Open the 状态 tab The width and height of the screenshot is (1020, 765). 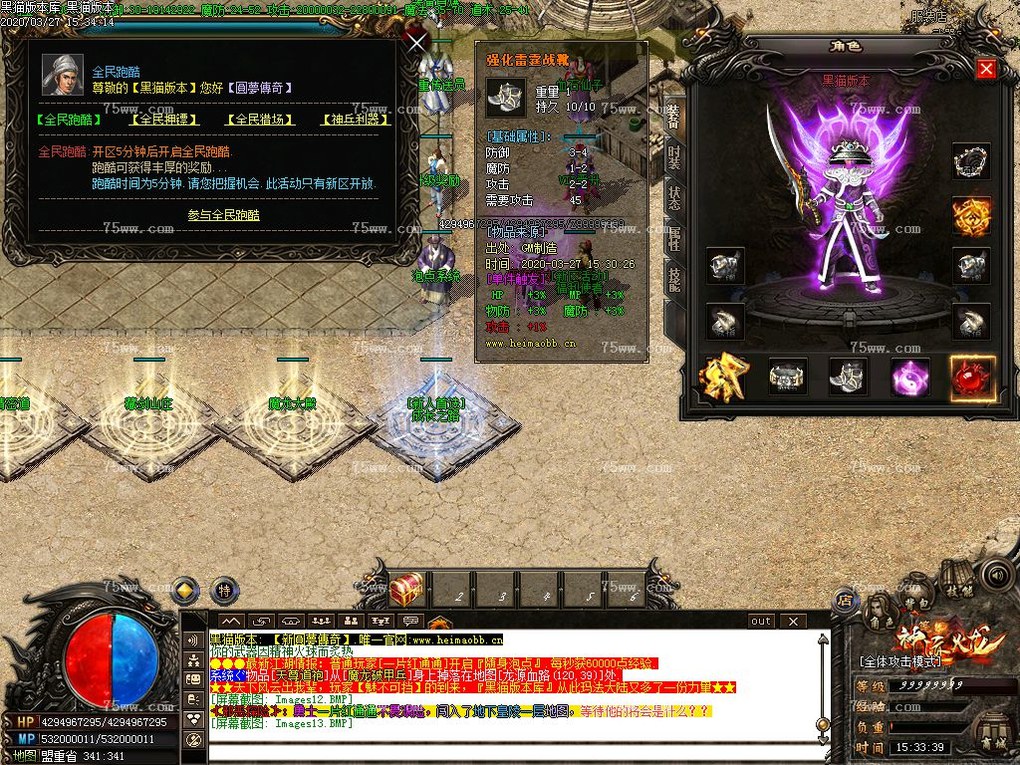click(x=674, y=197)
